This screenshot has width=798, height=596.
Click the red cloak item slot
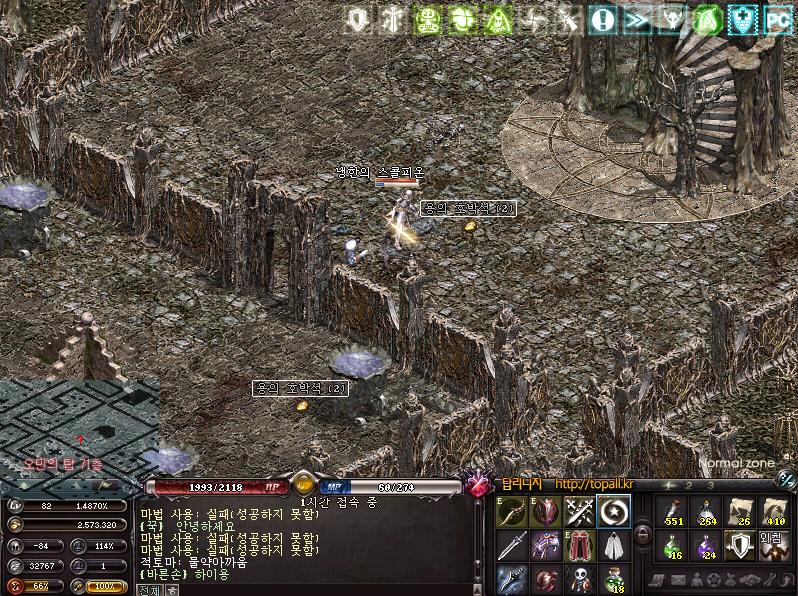tap(578, 546)
